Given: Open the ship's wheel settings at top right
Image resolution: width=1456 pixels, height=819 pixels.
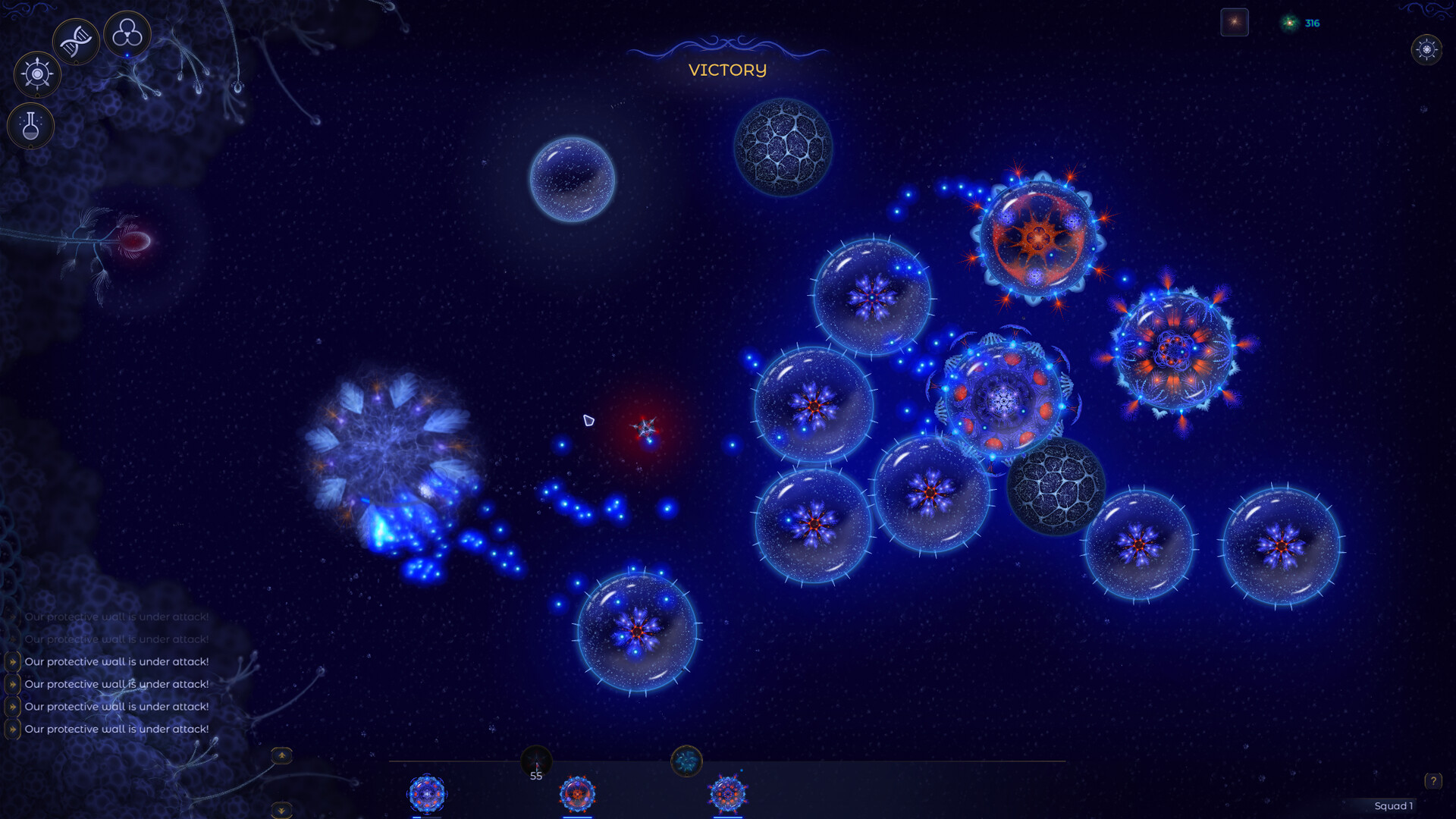Looking at the screenshot, I should [1427, 51].
